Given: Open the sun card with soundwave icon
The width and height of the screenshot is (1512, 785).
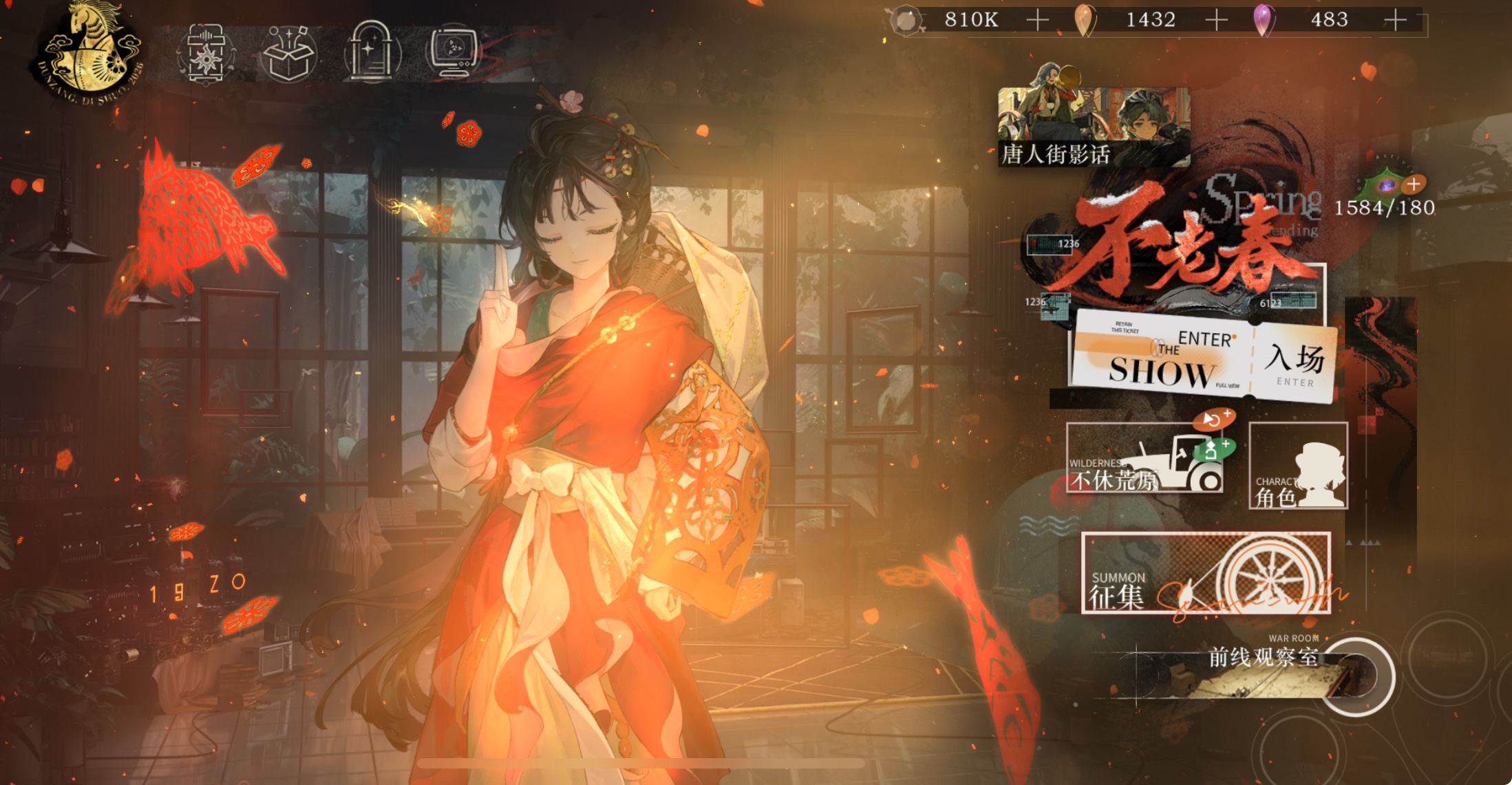Looking at the screenshot, I should click(x=206, y=54).
